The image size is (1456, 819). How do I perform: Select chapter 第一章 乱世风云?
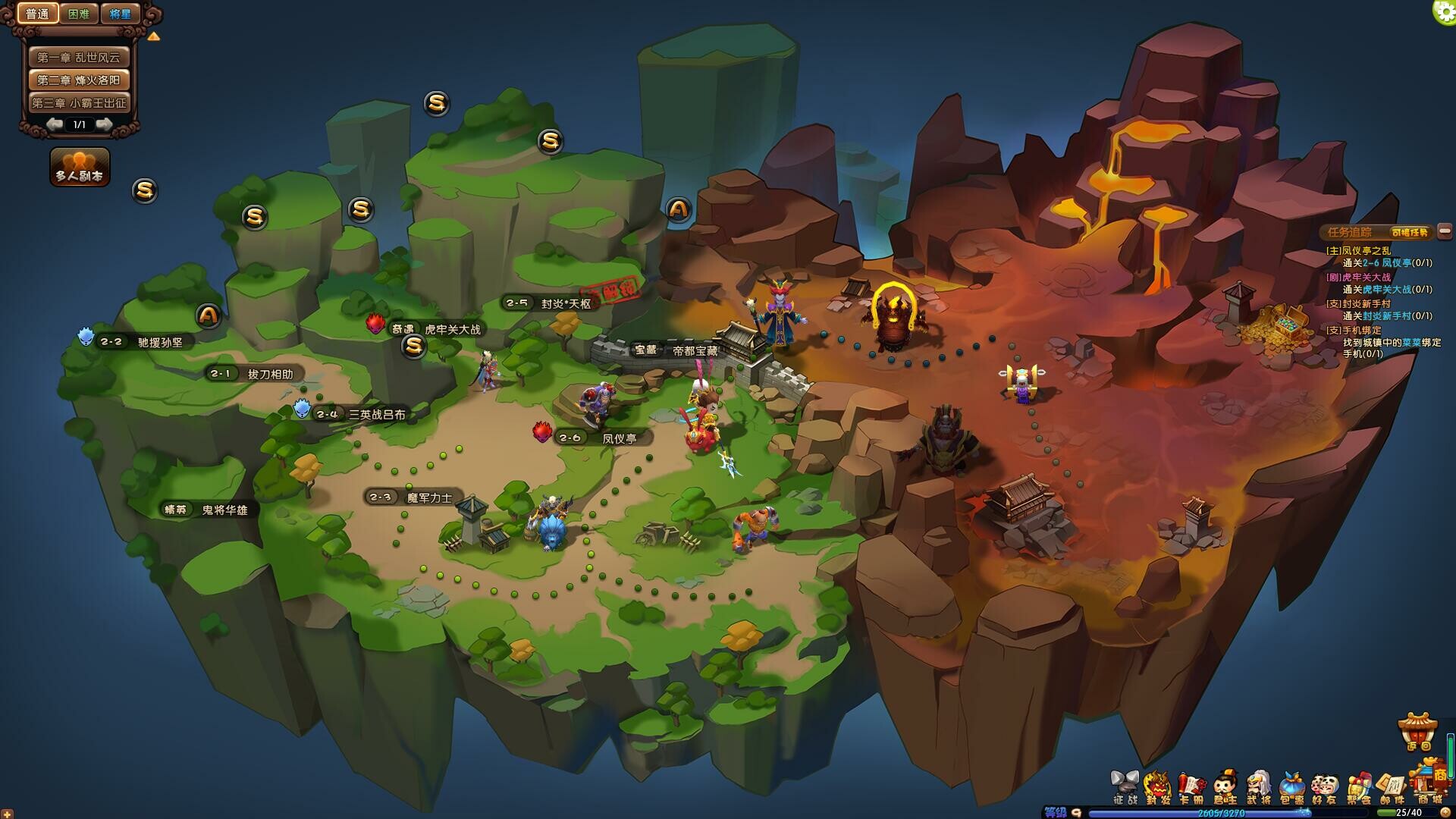coord(79,56)
